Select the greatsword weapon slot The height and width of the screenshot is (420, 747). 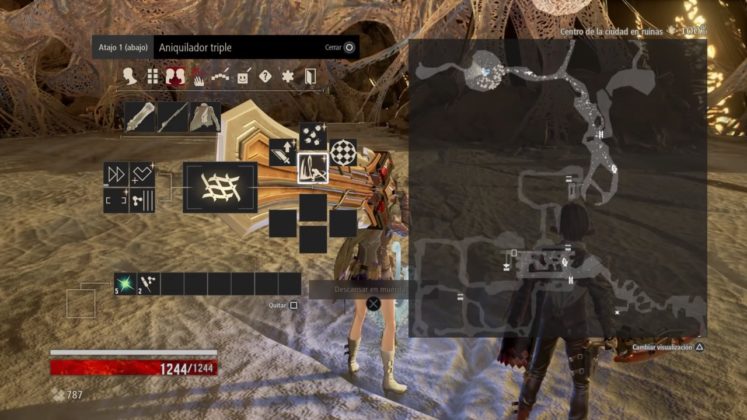point(139,117)
